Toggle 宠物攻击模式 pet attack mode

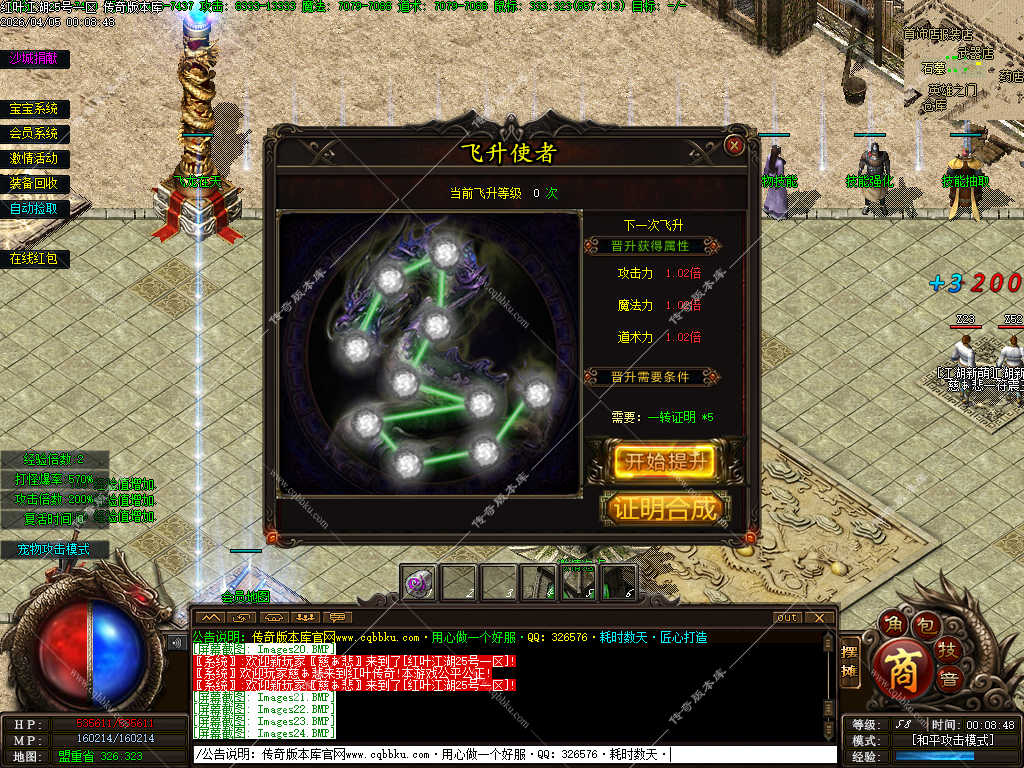click(53, 549)
